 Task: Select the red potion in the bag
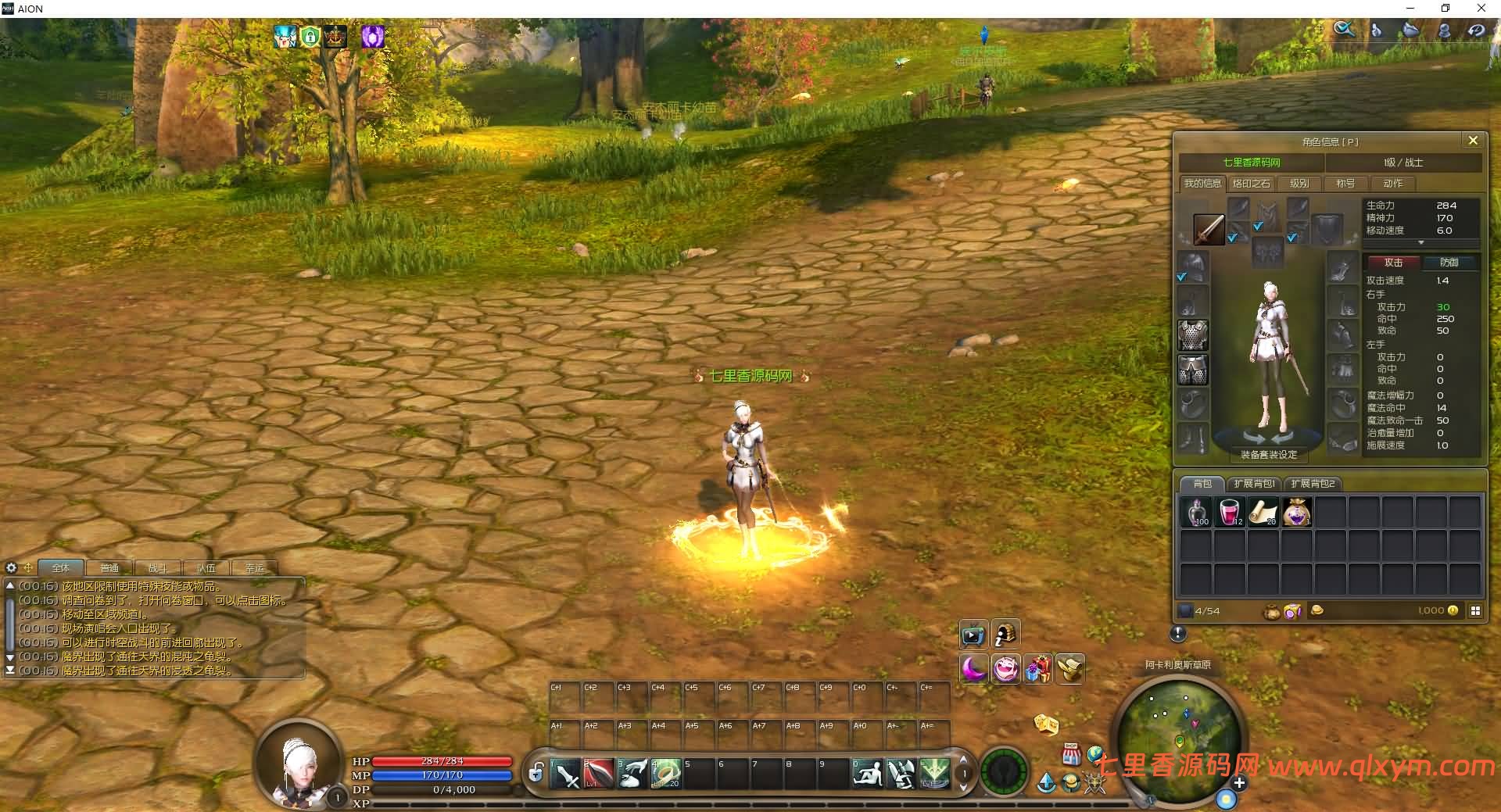1230,513
